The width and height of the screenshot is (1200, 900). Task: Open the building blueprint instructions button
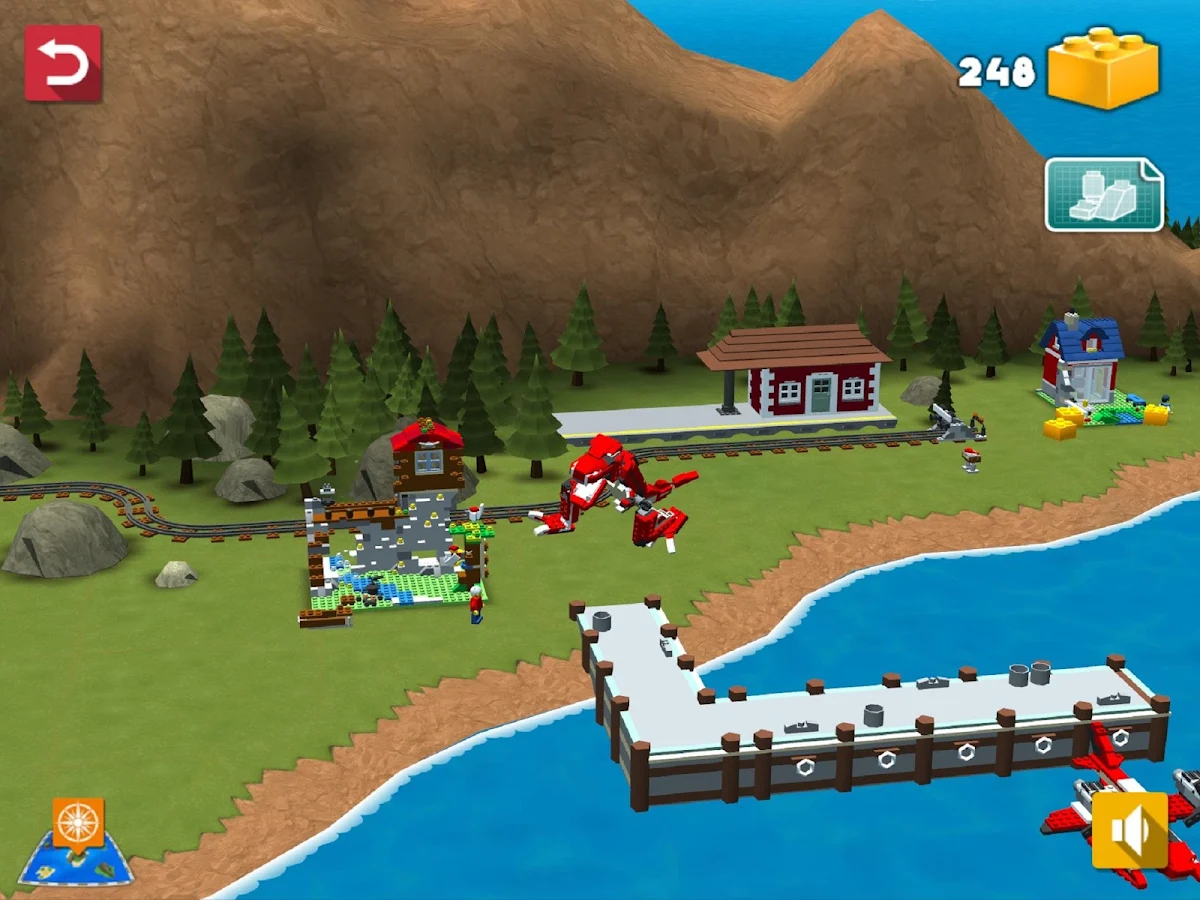tap(1104, 194)
